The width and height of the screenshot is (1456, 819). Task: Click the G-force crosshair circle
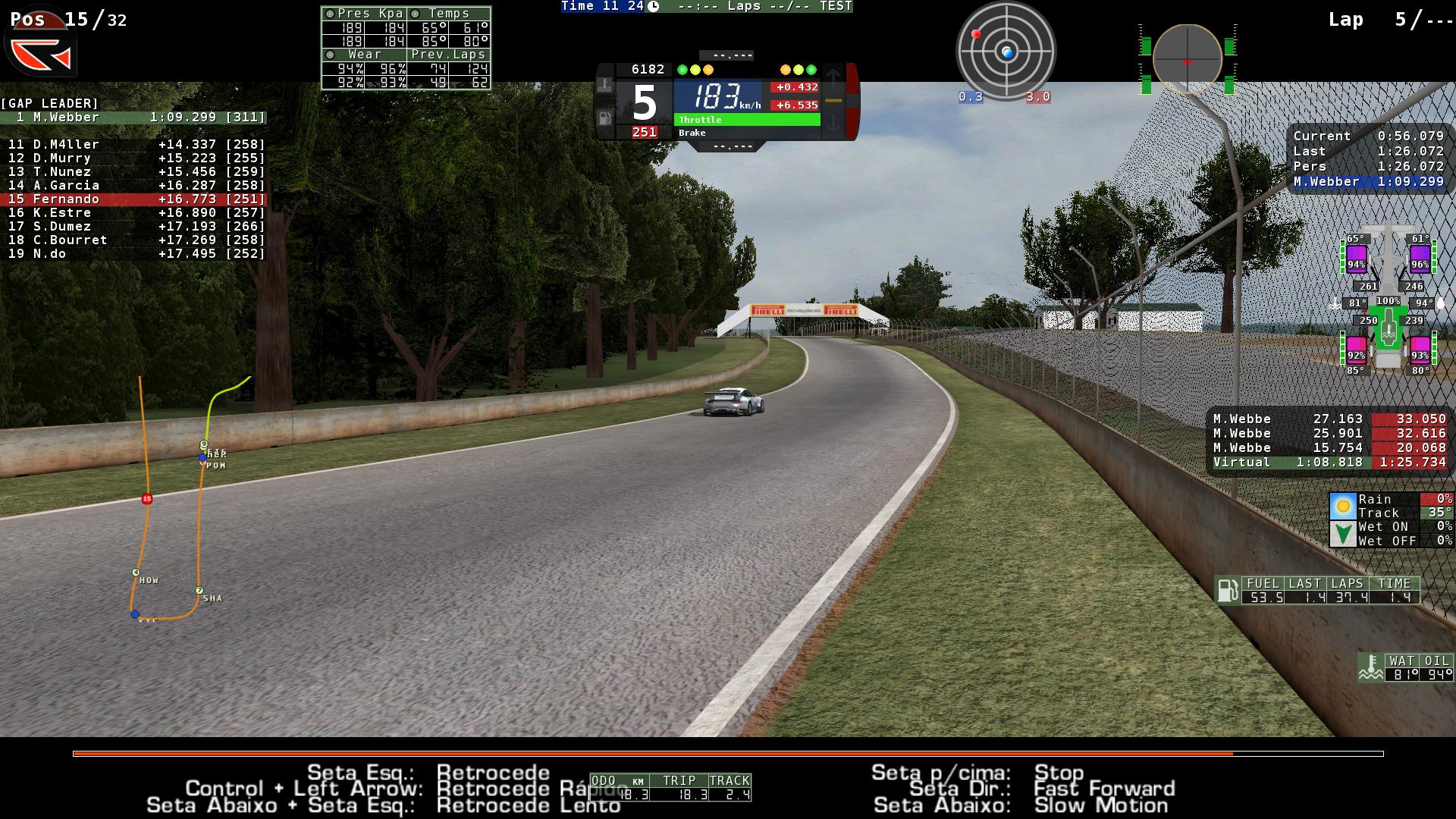point(1187,59)
